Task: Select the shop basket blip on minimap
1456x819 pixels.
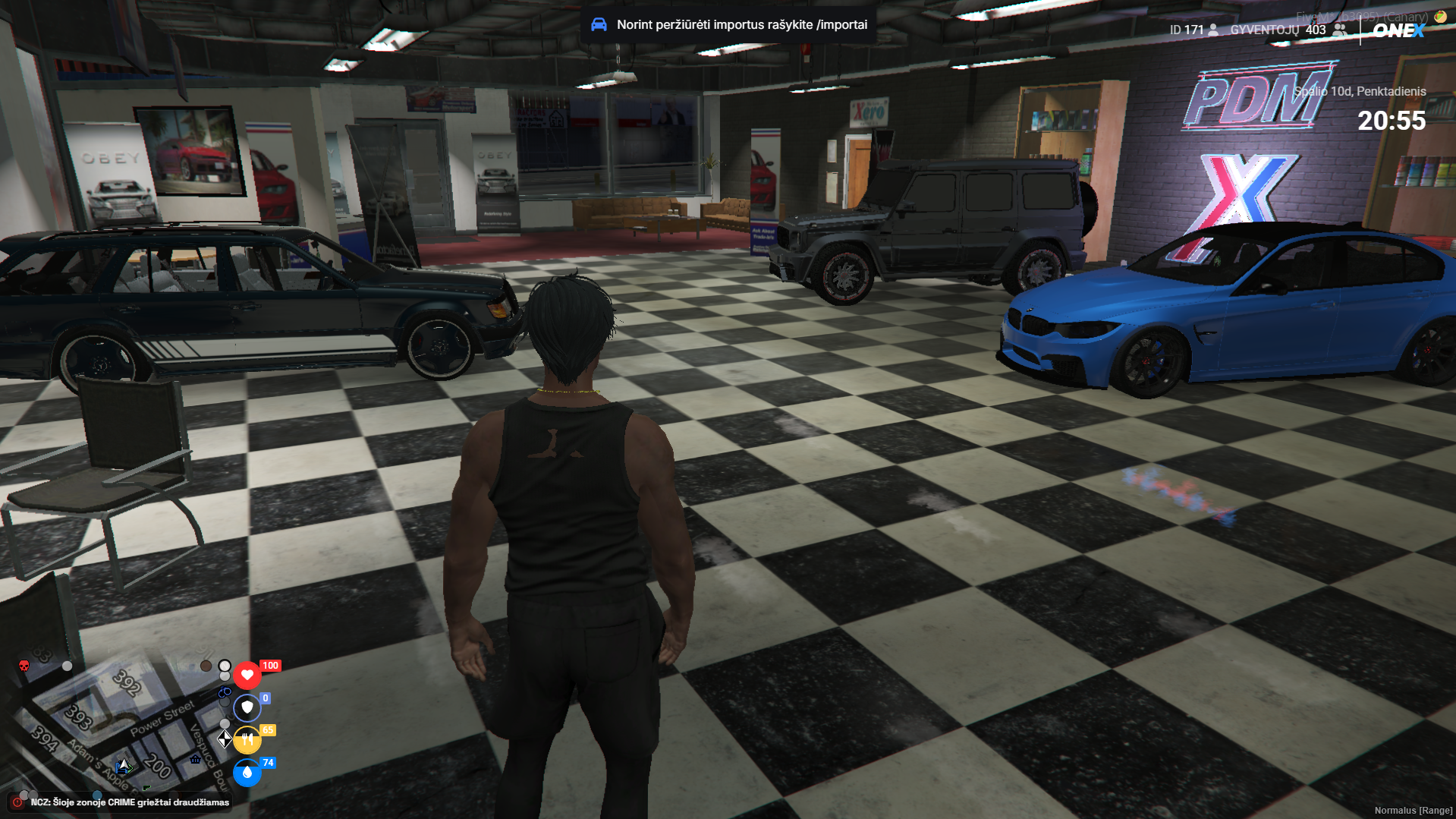Action: point(196,759)
